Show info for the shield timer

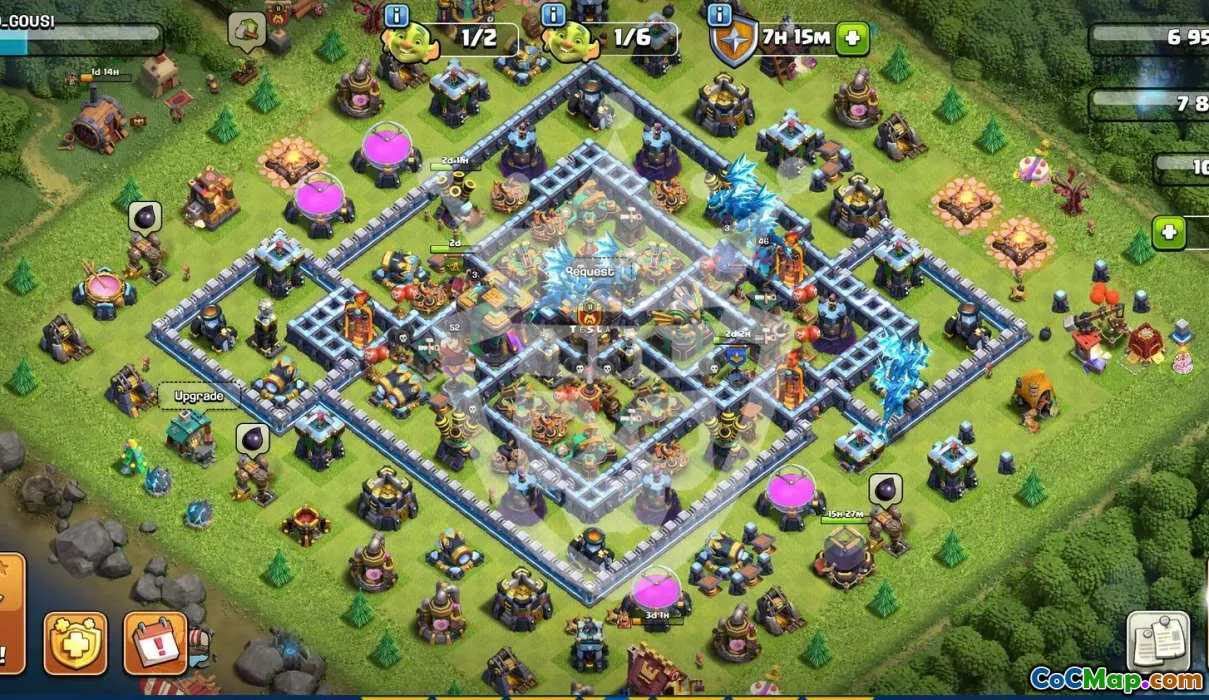click(718, 14)
